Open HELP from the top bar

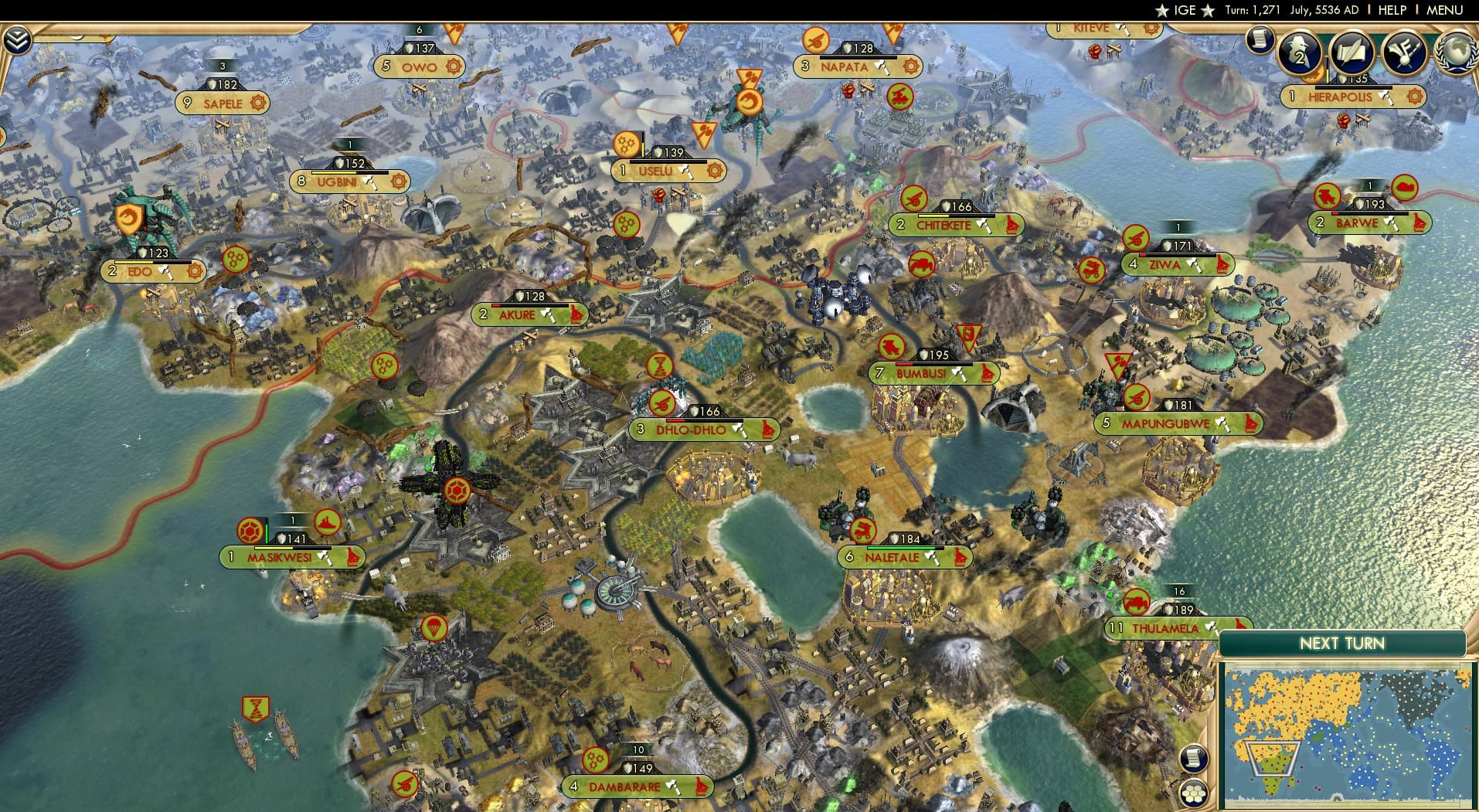click(1393, 10)
